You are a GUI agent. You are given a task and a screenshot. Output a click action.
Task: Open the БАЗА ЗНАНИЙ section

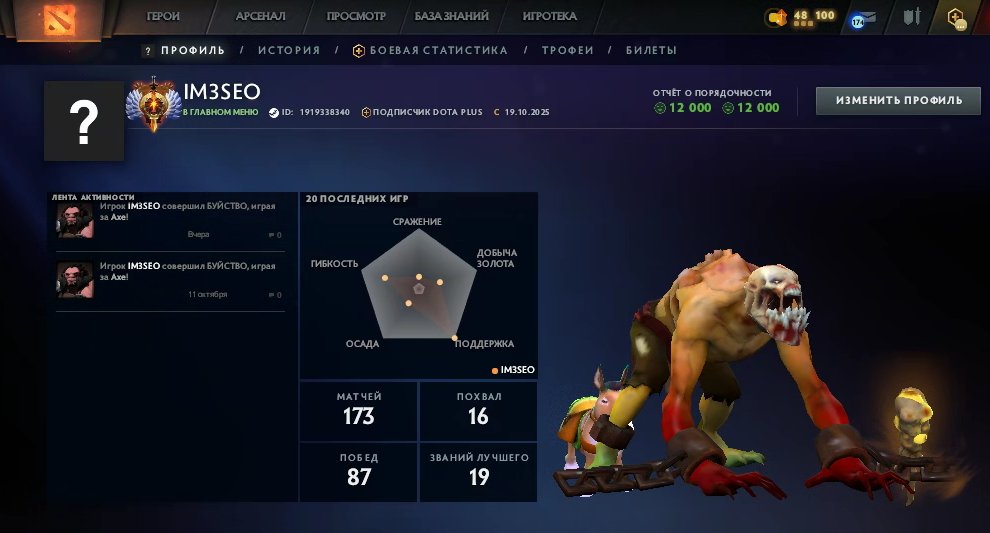(451, 17)
